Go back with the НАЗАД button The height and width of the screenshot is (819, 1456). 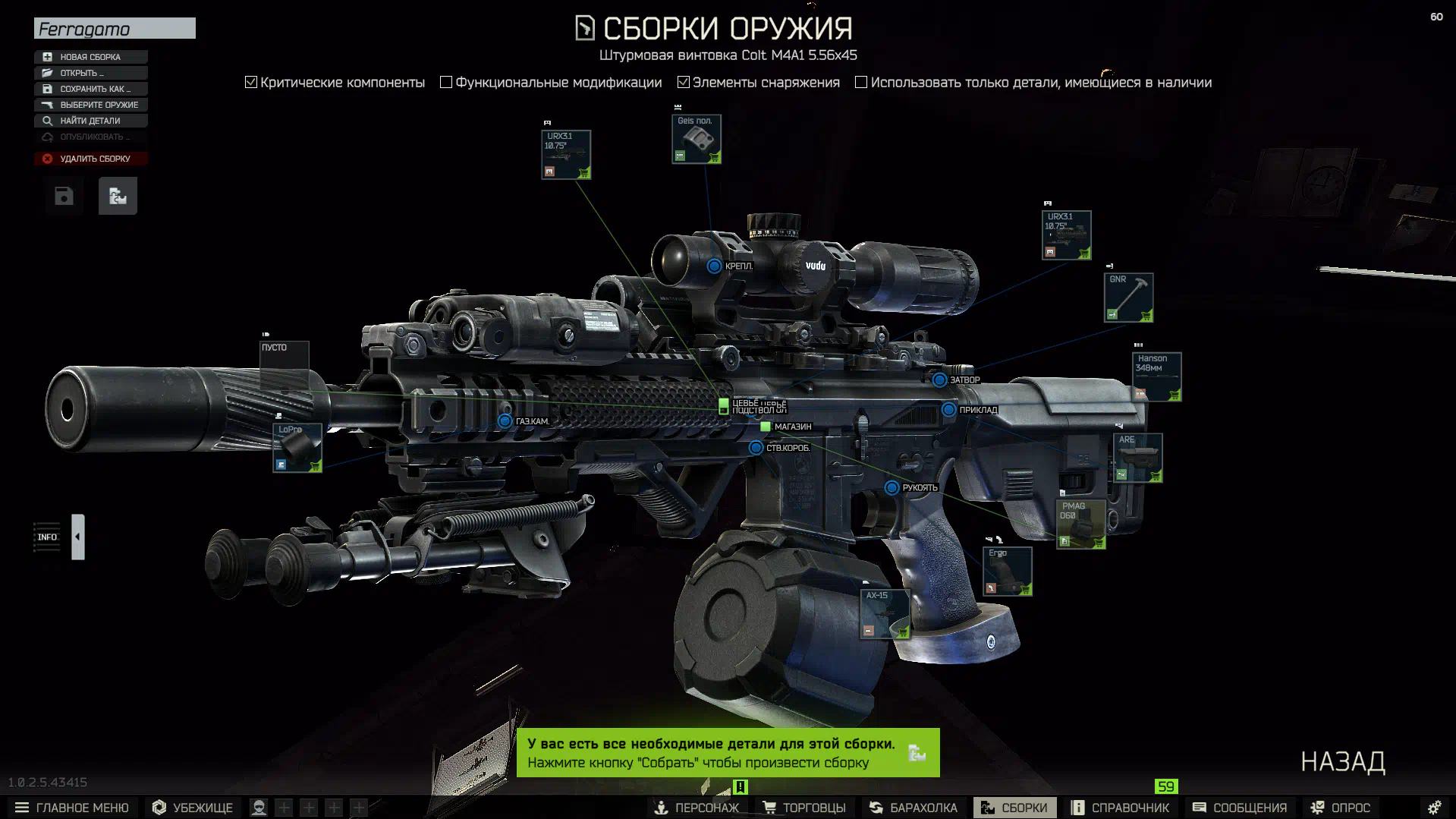tap(1342, 761)
